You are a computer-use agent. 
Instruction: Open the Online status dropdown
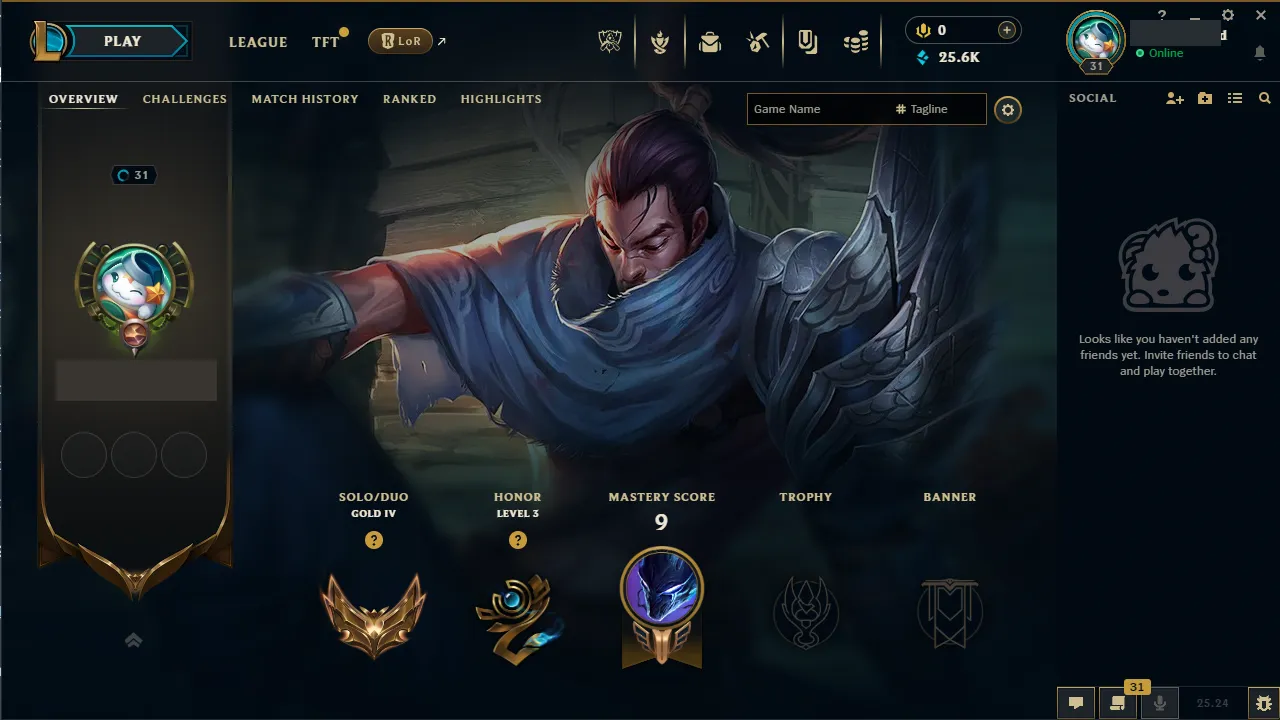click(x=1163, y=53)
